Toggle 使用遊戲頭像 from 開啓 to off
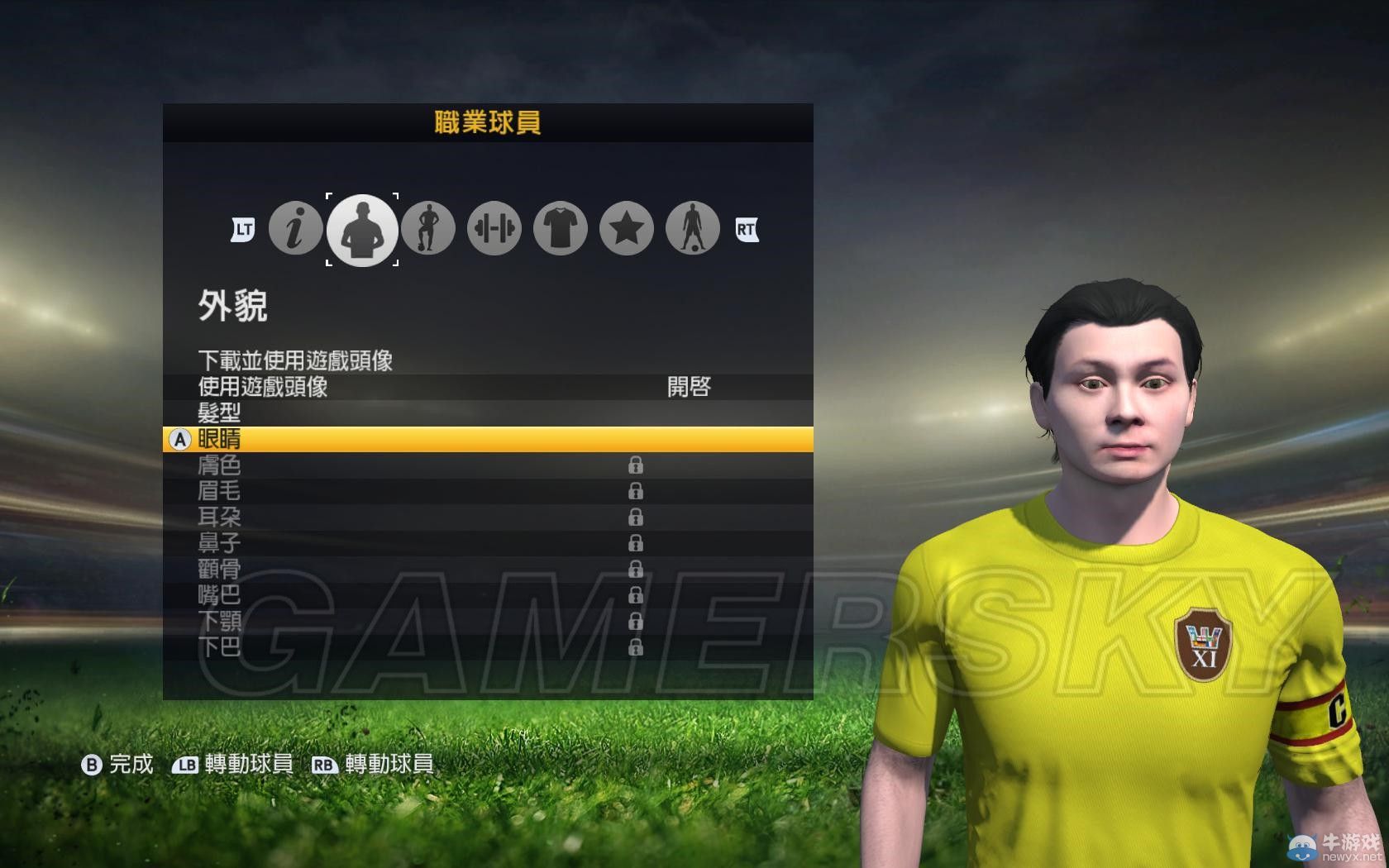The height and width of the screenshot is (868, 1389). click(690, 385)
